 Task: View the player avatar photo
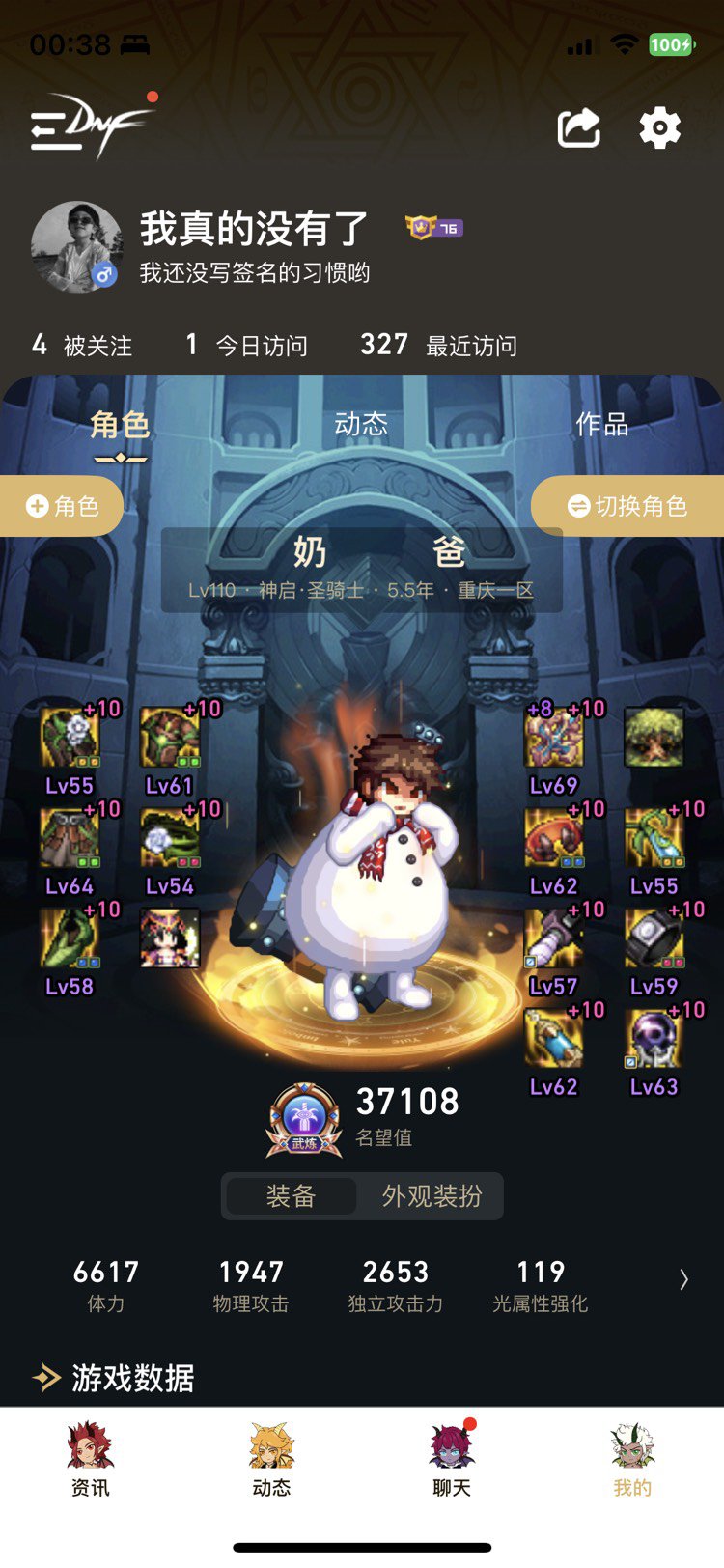click(x=77, y=247)
